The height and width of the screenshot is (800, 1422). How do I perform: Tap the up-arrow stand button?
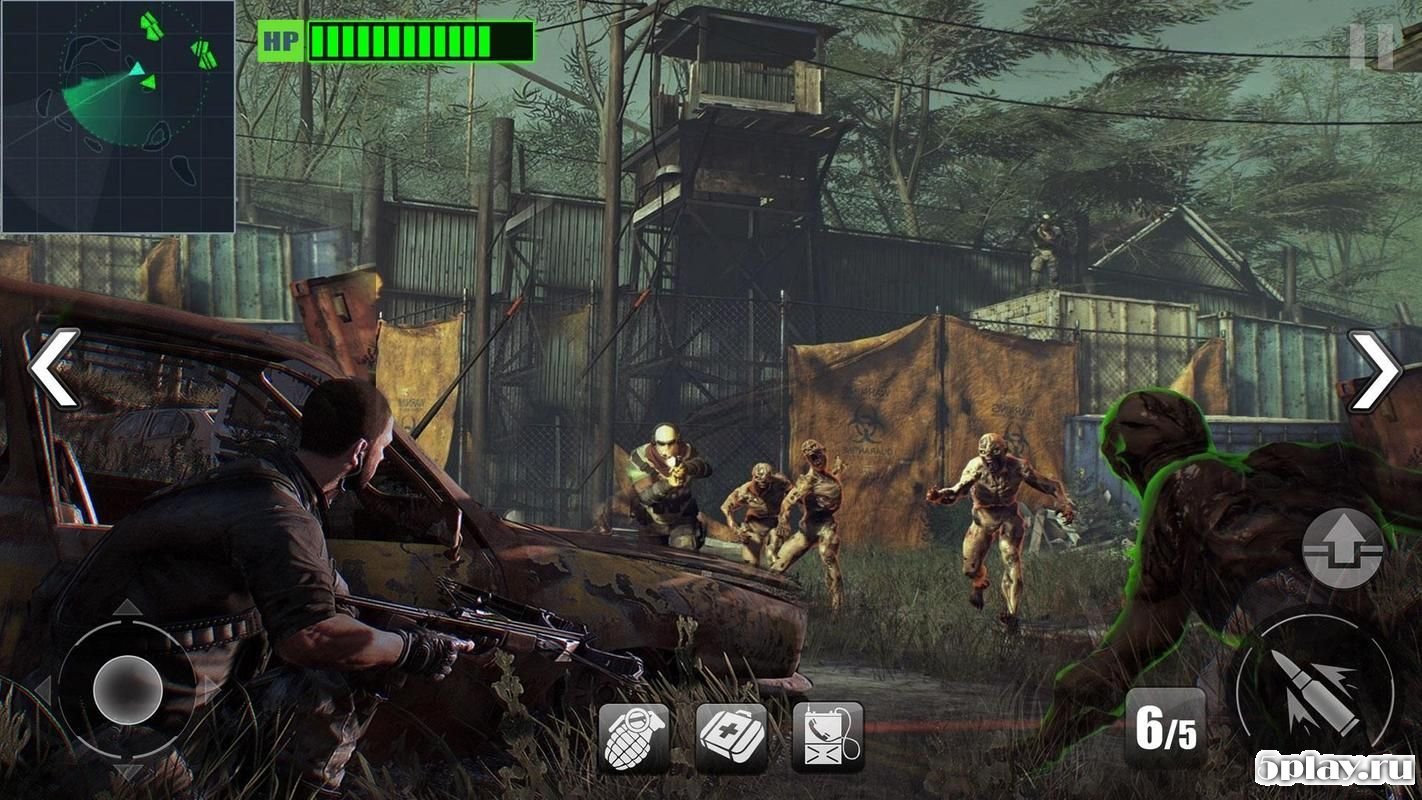tap(1343, 548)
